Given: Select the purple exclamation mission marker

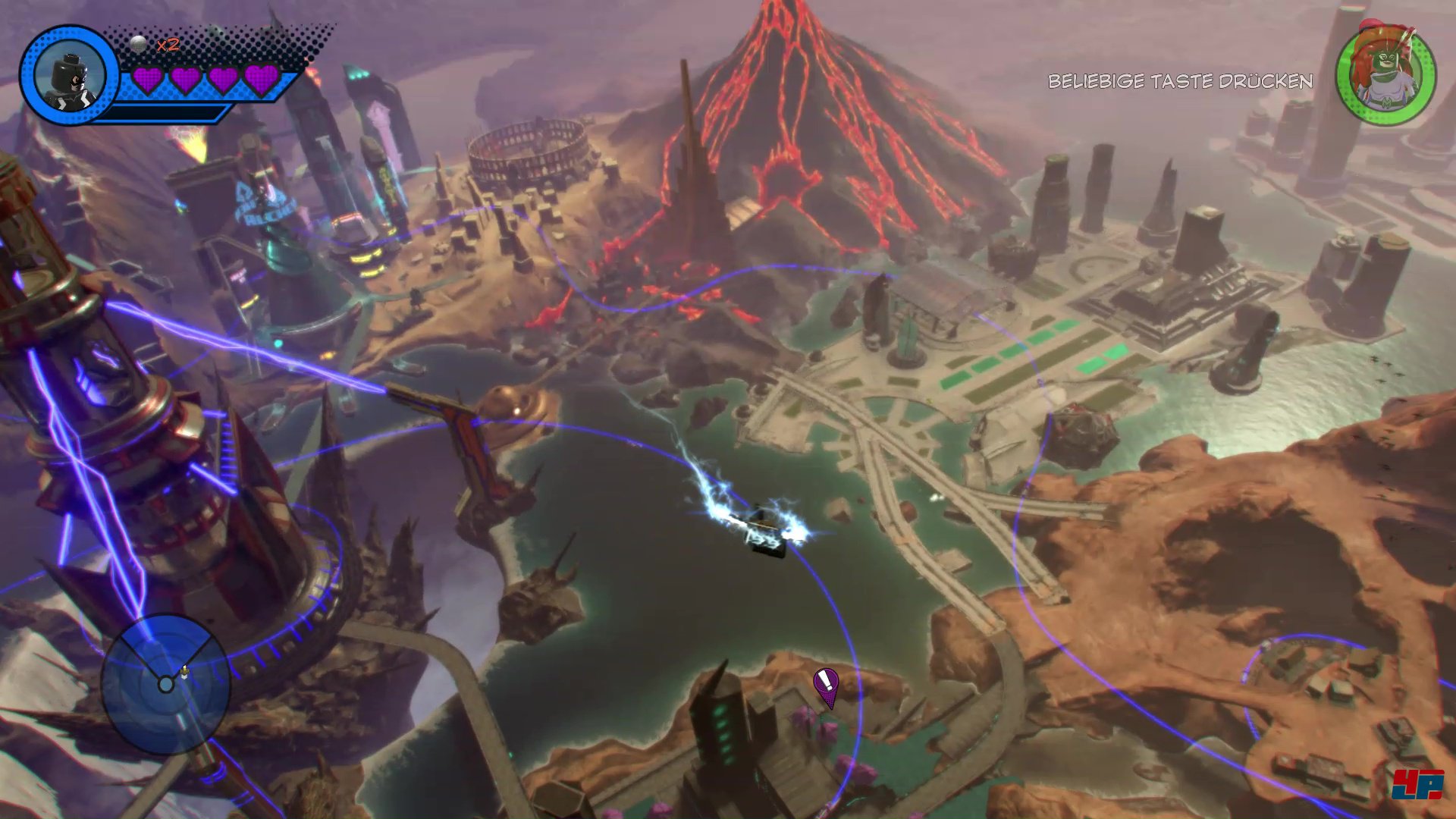Looking at the screenshot, I should [x=826, y=685].
